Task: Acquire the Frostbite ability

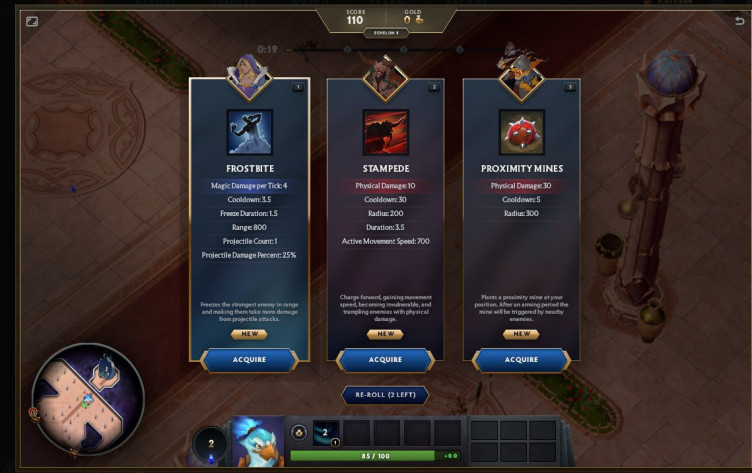Action: pos(249,360)
